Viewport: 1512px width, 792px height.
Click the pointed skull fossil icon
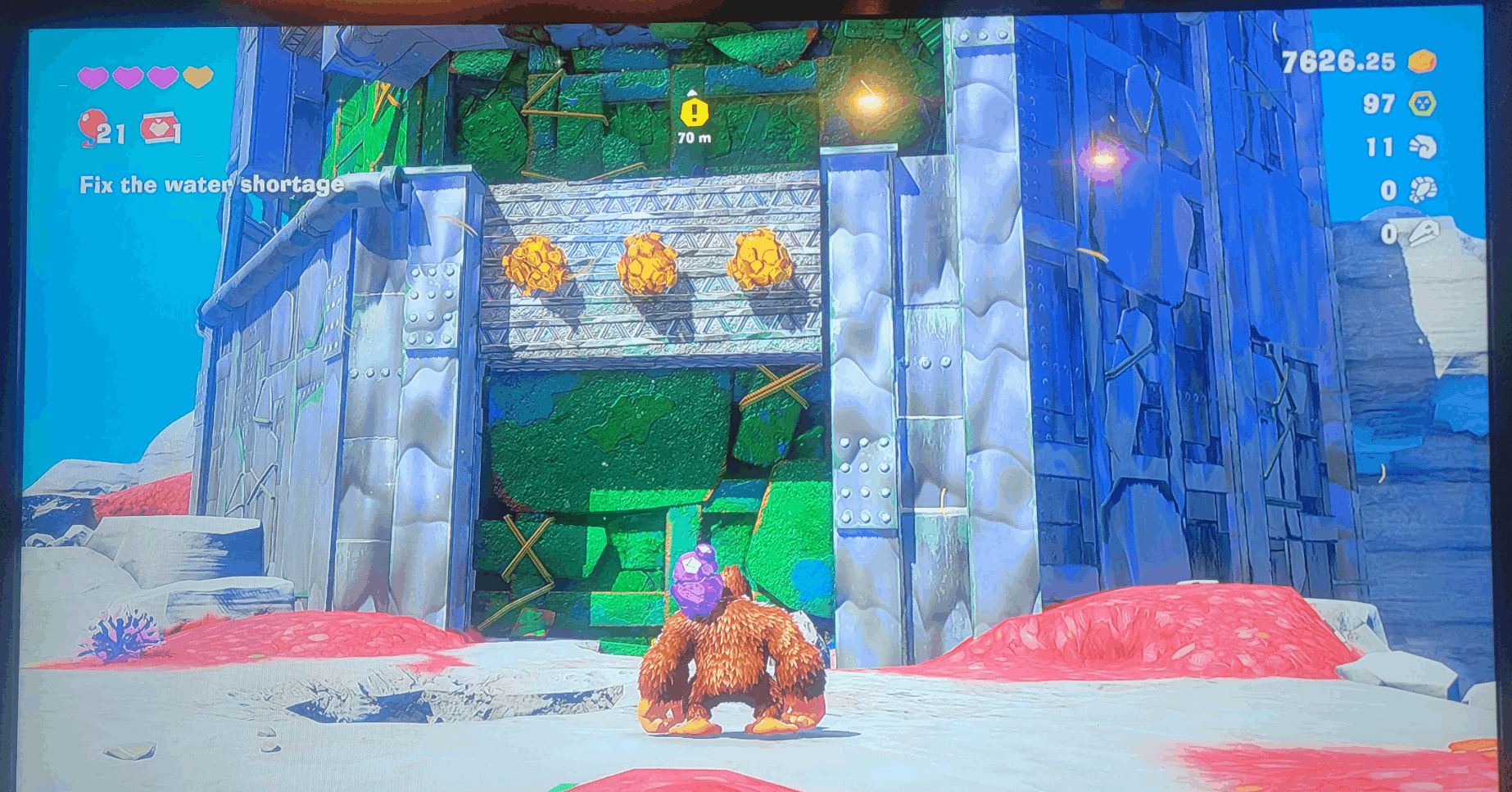pos(1423,233)
